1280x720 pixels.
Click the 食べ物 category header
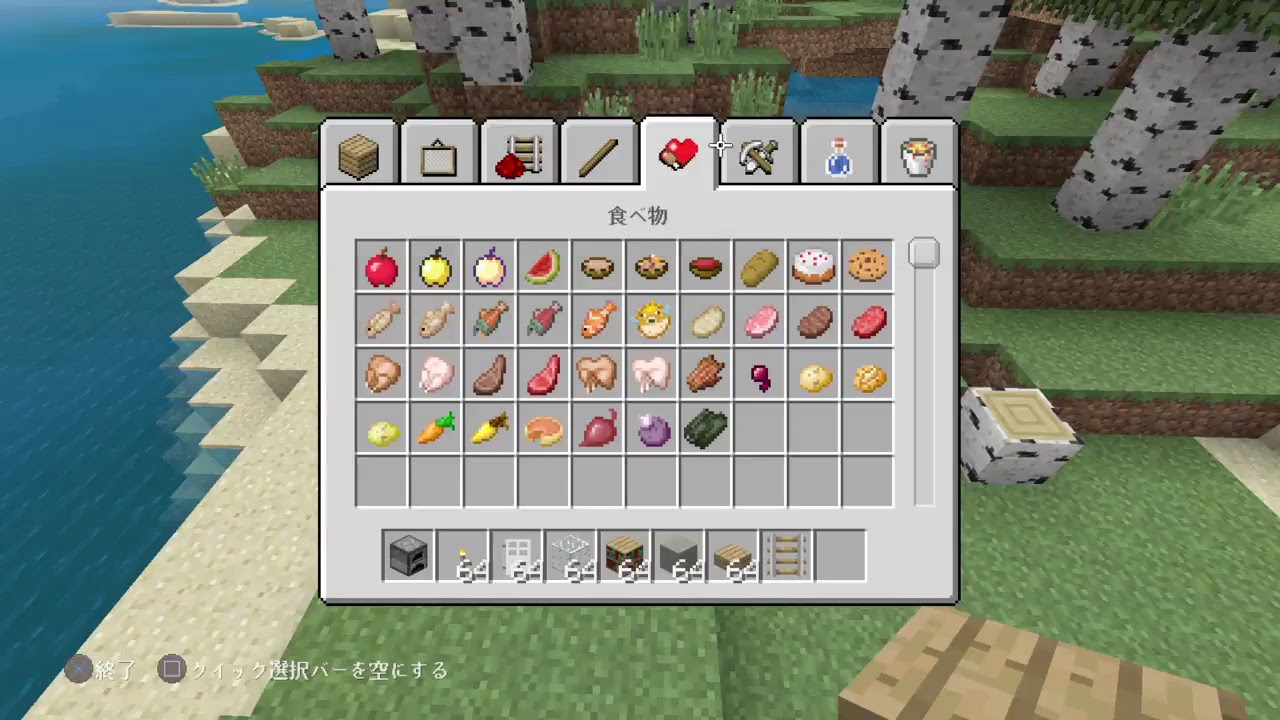coord(640,217)
